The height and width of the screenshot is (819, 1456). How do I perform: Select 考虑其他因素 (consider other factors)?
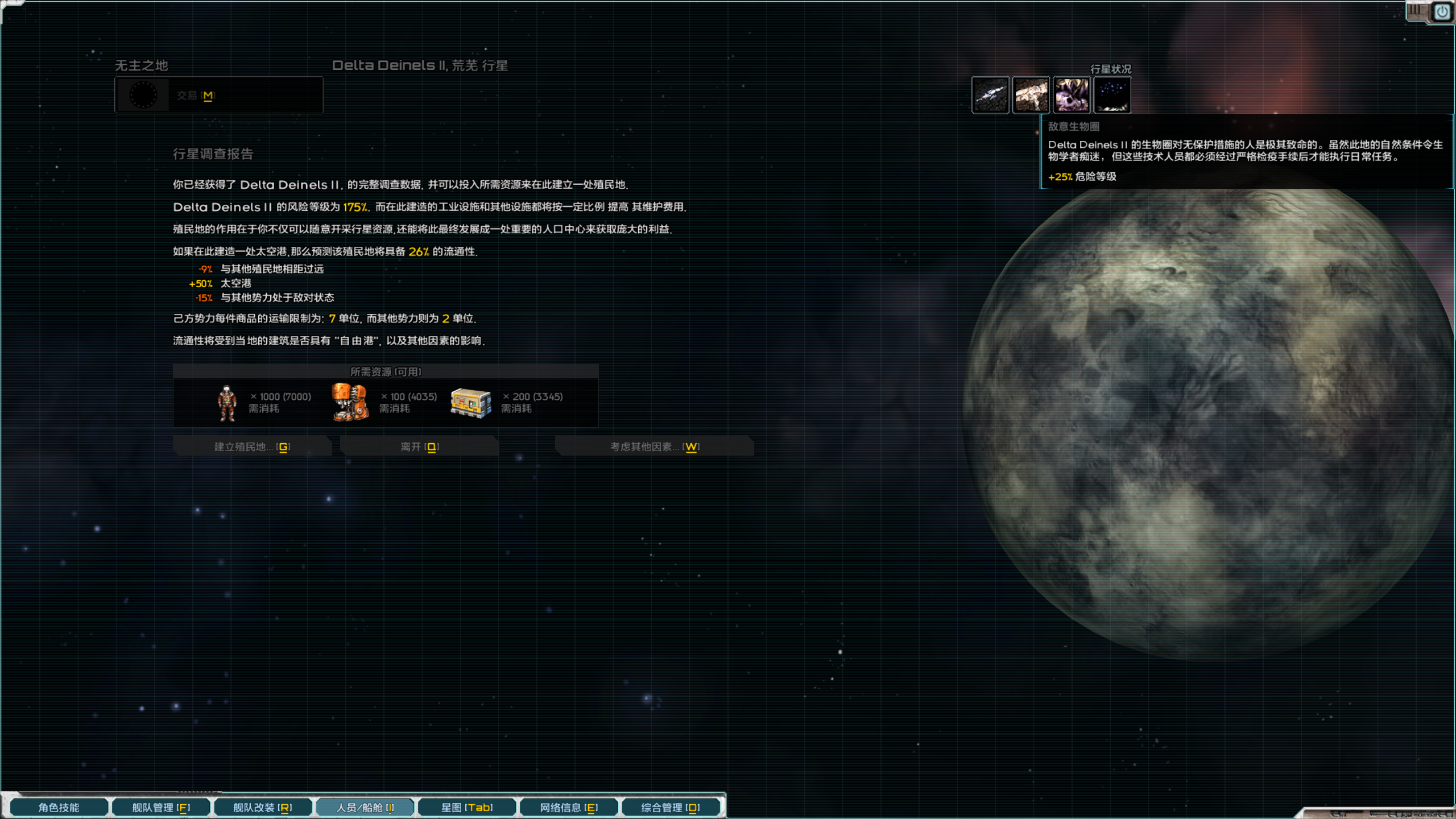coord(654,446)
